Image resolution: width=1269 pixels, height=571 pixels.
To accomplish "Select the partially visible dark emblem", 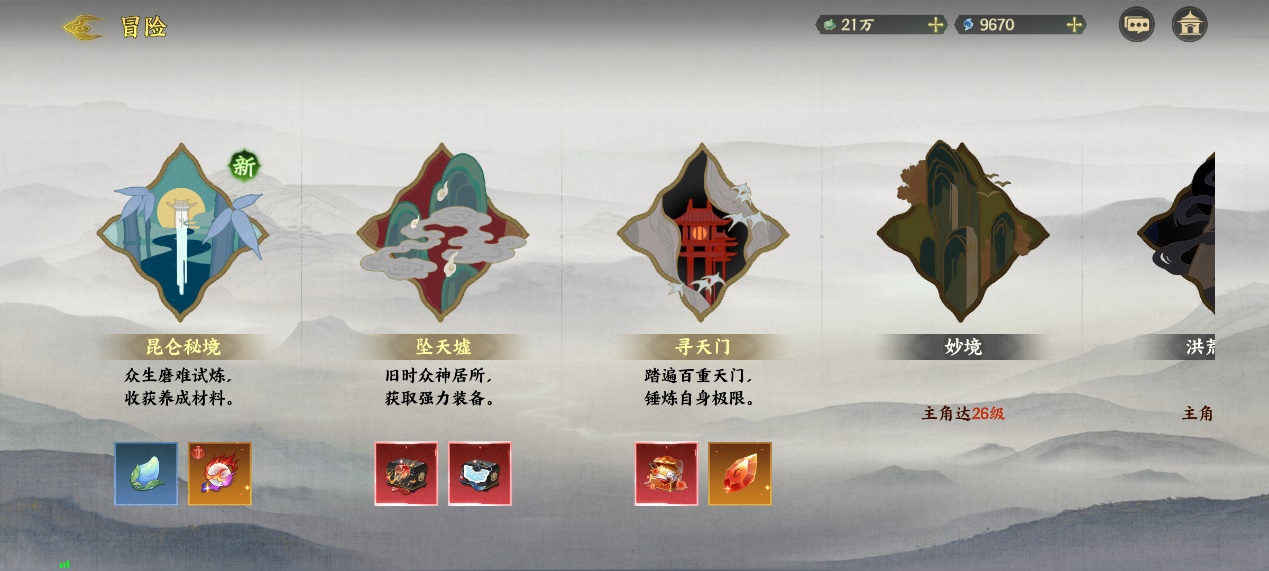I will 1180,232.
